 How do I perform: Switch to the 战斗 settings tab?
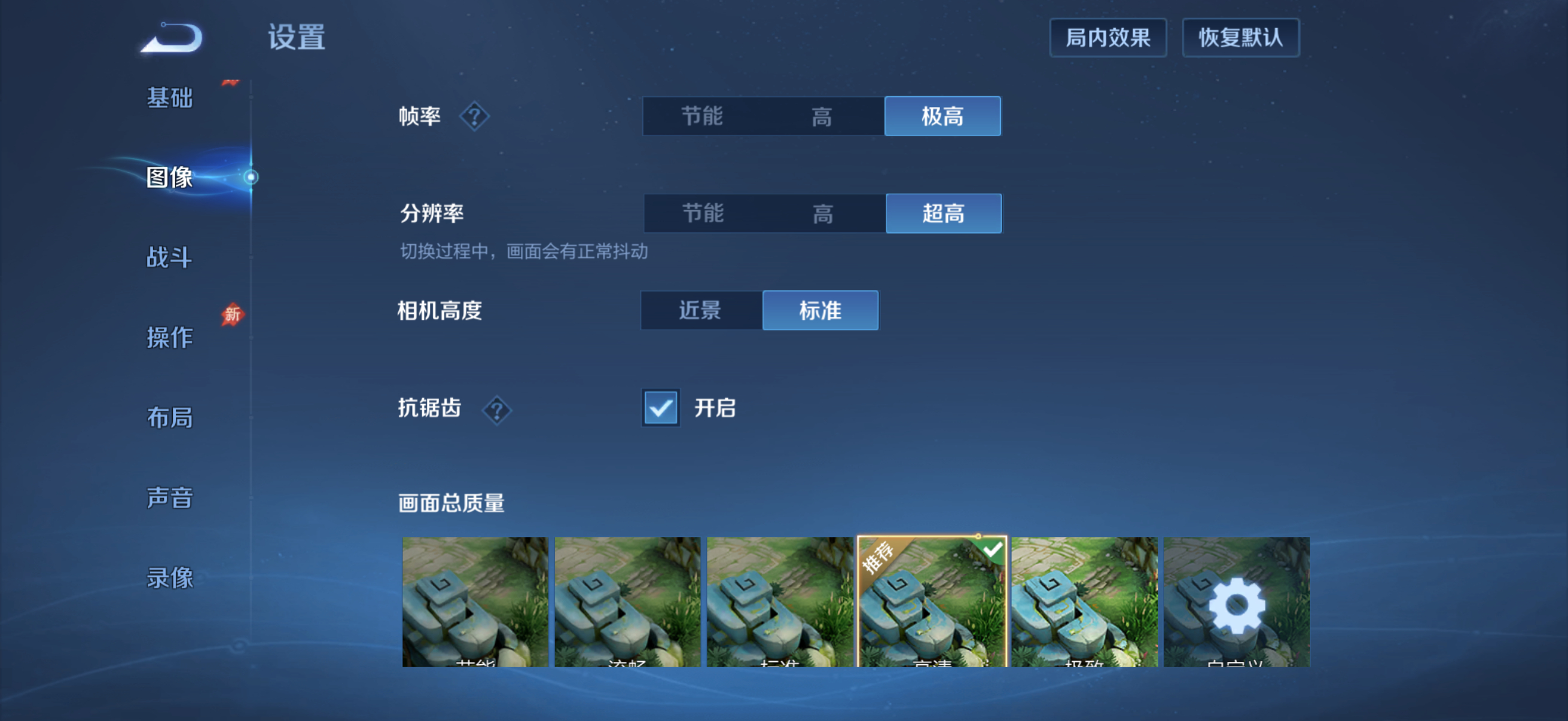pos(169,258)
